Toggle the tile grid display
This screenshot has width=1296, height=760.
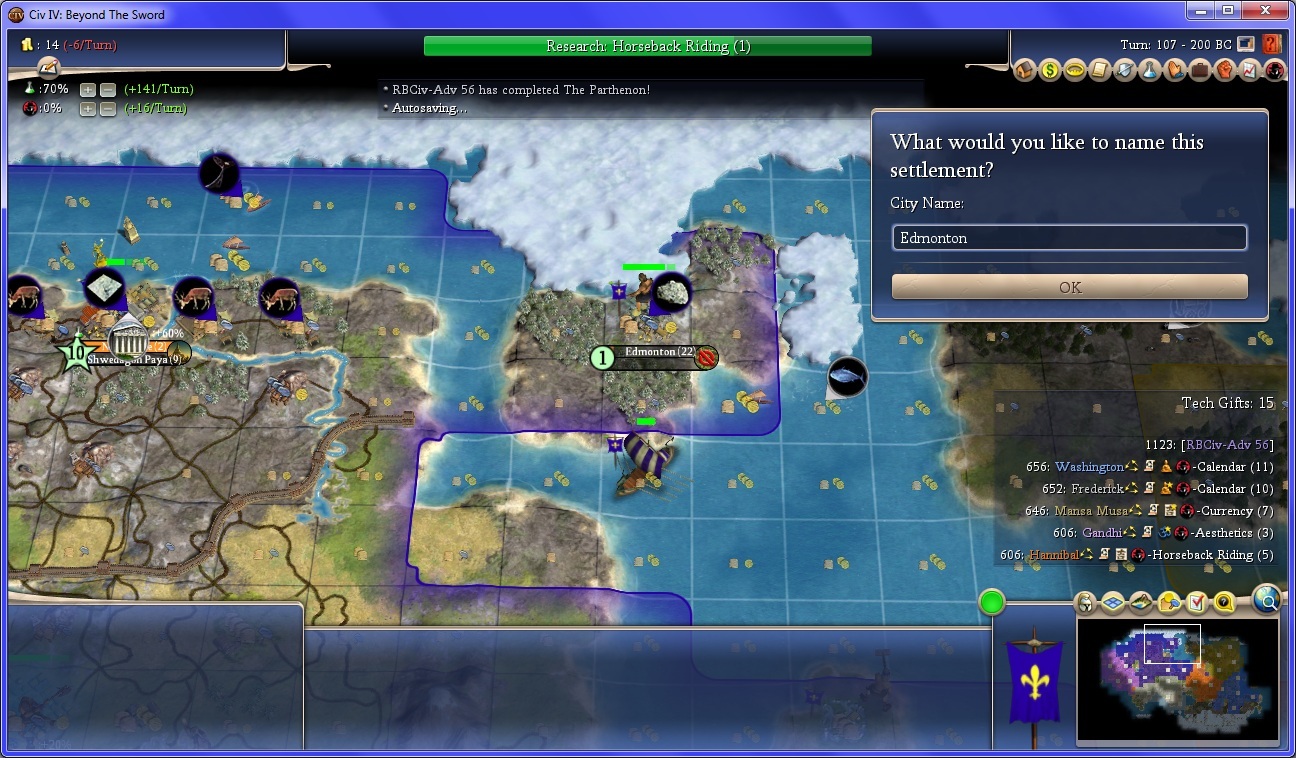pos(1113,603)
